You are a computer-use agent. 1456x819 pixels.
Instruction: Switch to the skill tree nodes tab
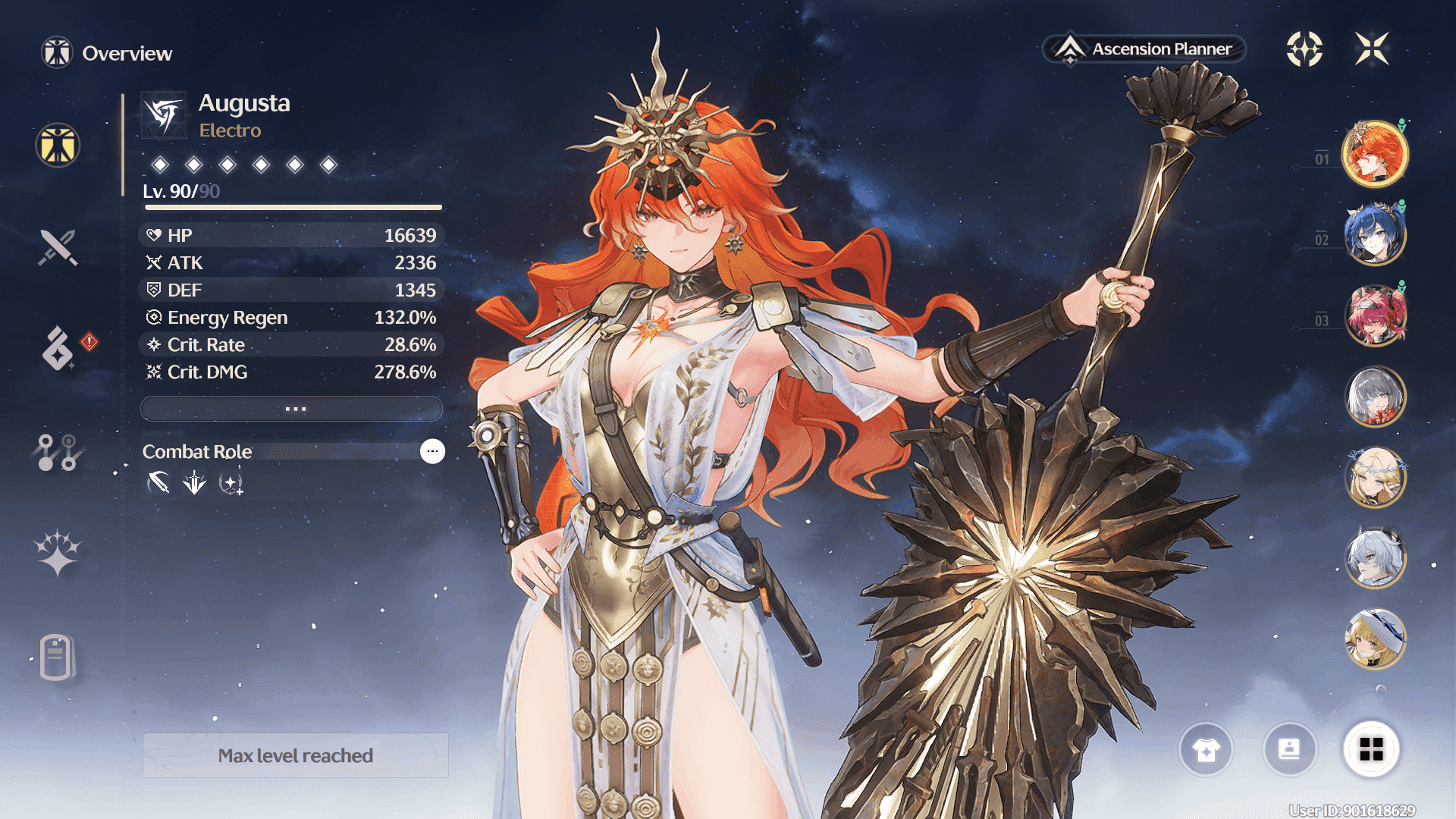point(58,452)
